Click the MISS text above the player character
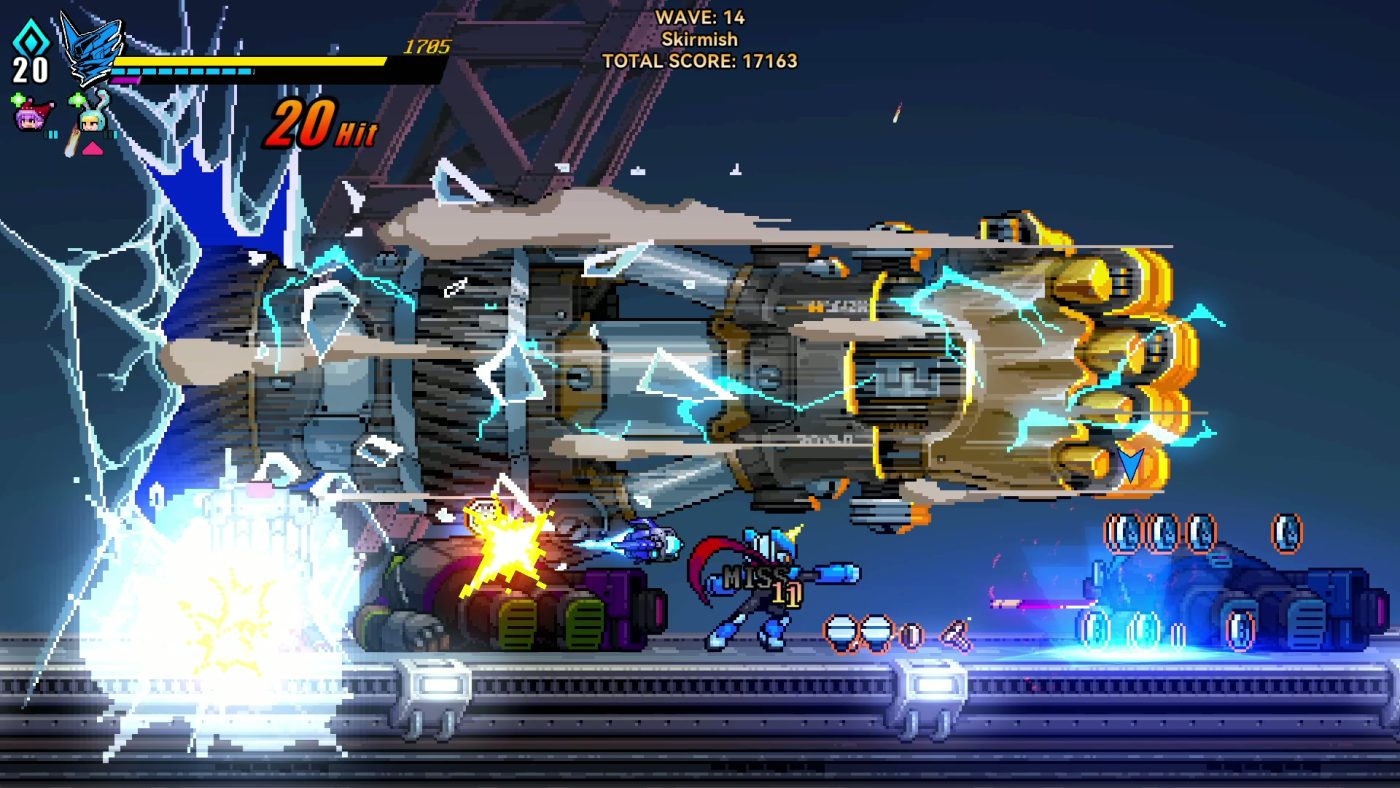This screenshot has height=788, width=1400. [x=757, y=577]
